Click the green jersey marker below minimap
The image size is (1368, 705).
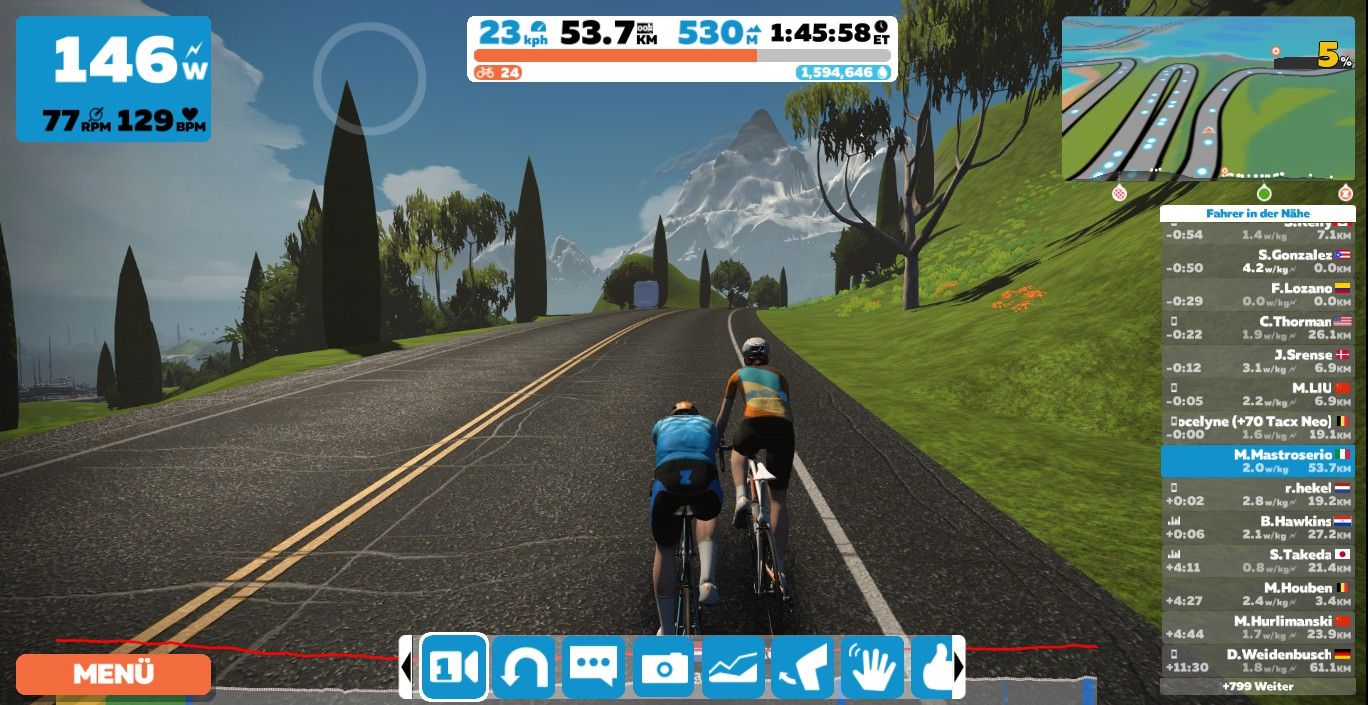[1264, 193]
